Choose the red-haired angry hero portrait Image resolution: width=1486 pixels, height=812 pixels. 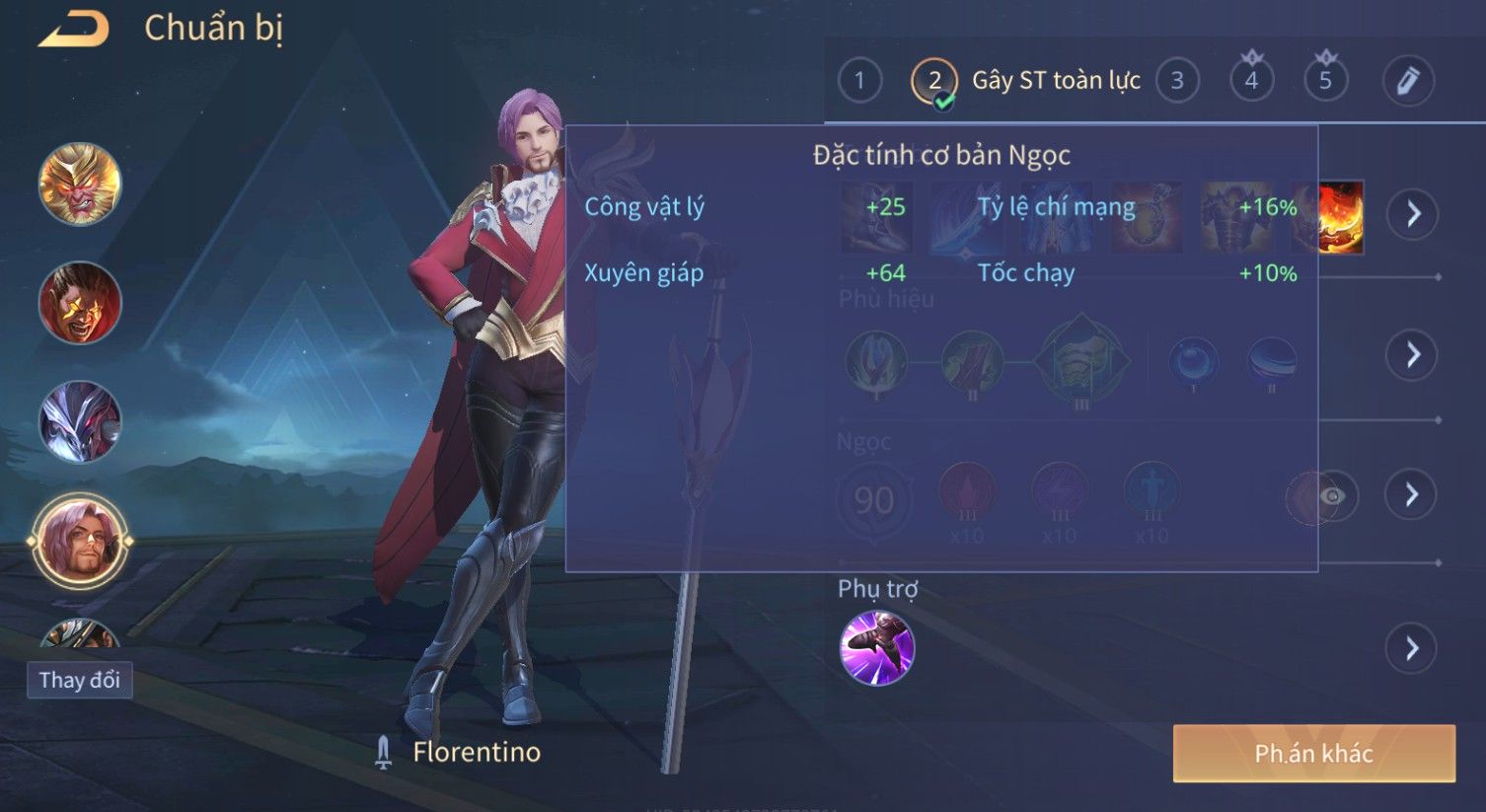(x=80, y=303)
